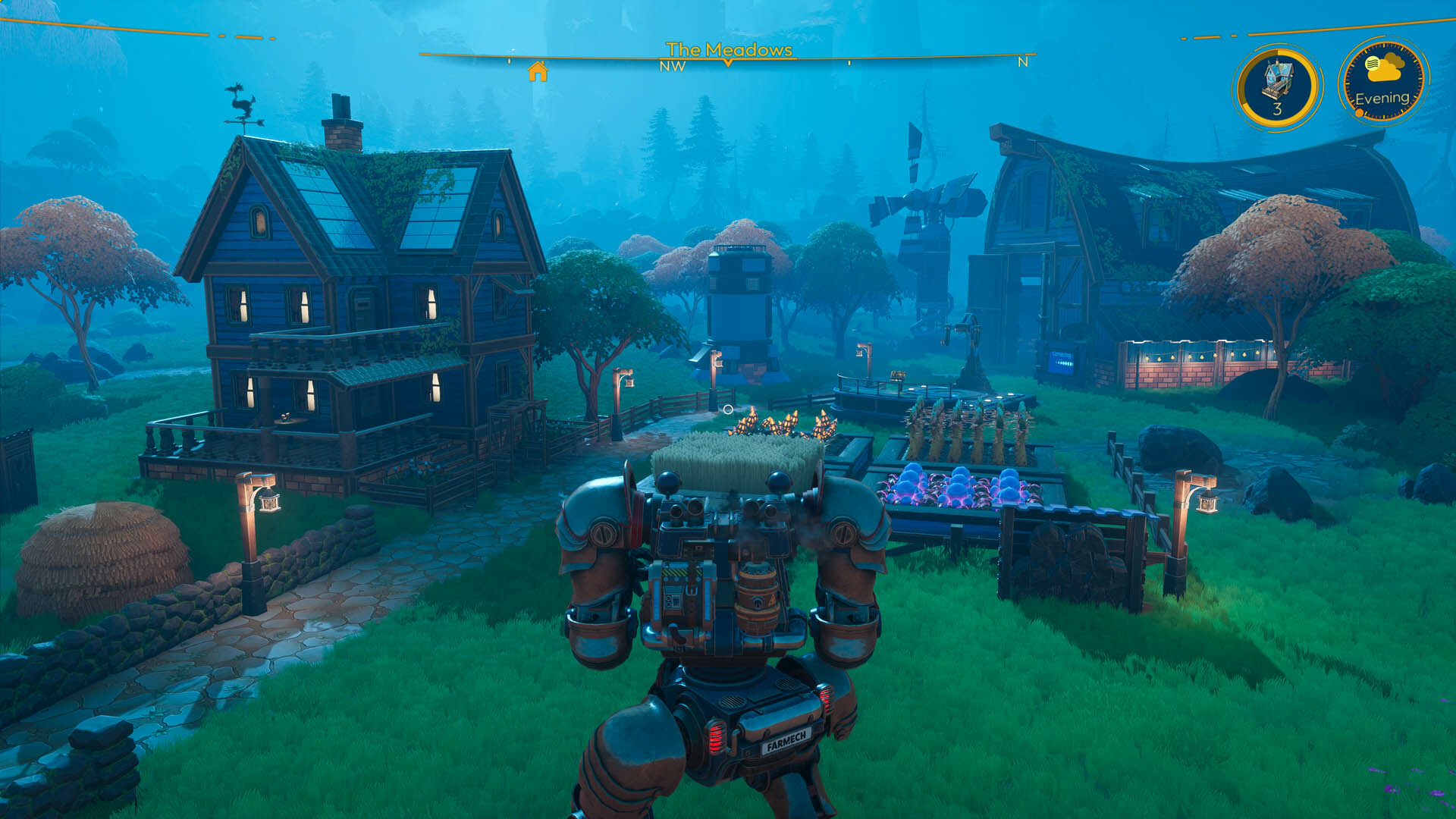Select the home marker on the compass bar
This screenshot has width=1456, height=819.
point(538,71)
